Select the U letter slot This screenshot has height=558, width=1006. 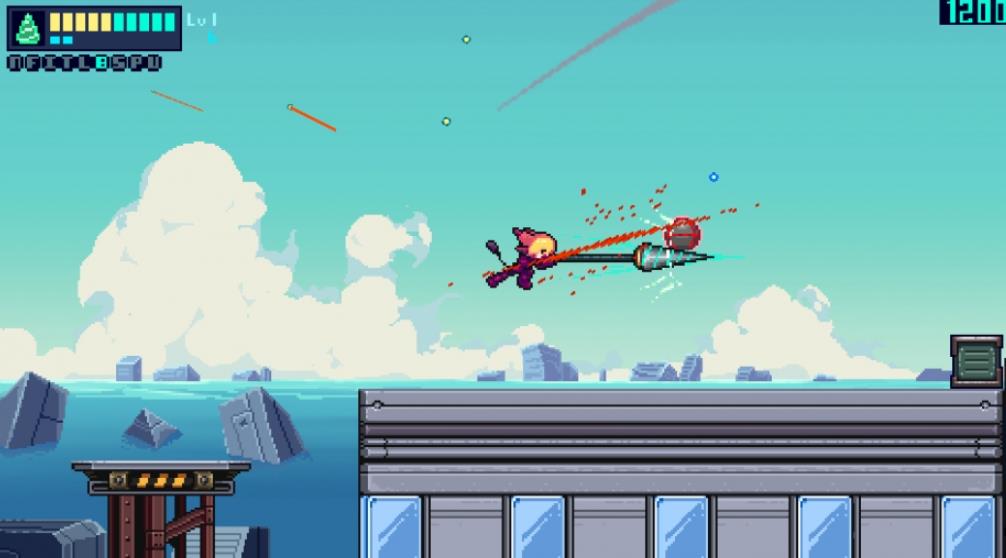(153, 63)
